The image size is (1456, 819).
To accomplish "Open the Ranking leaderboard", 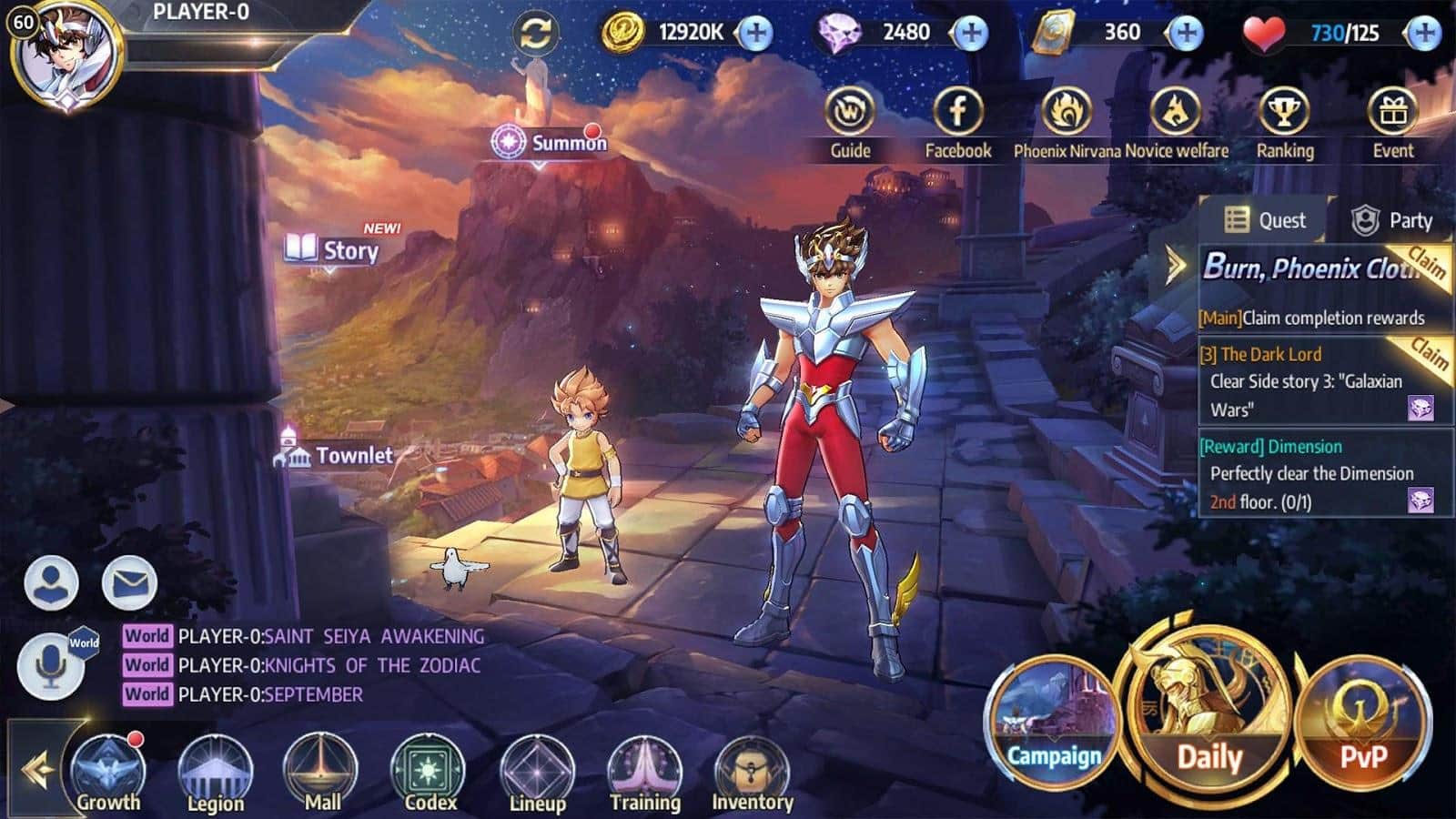I will [1284, 123].
